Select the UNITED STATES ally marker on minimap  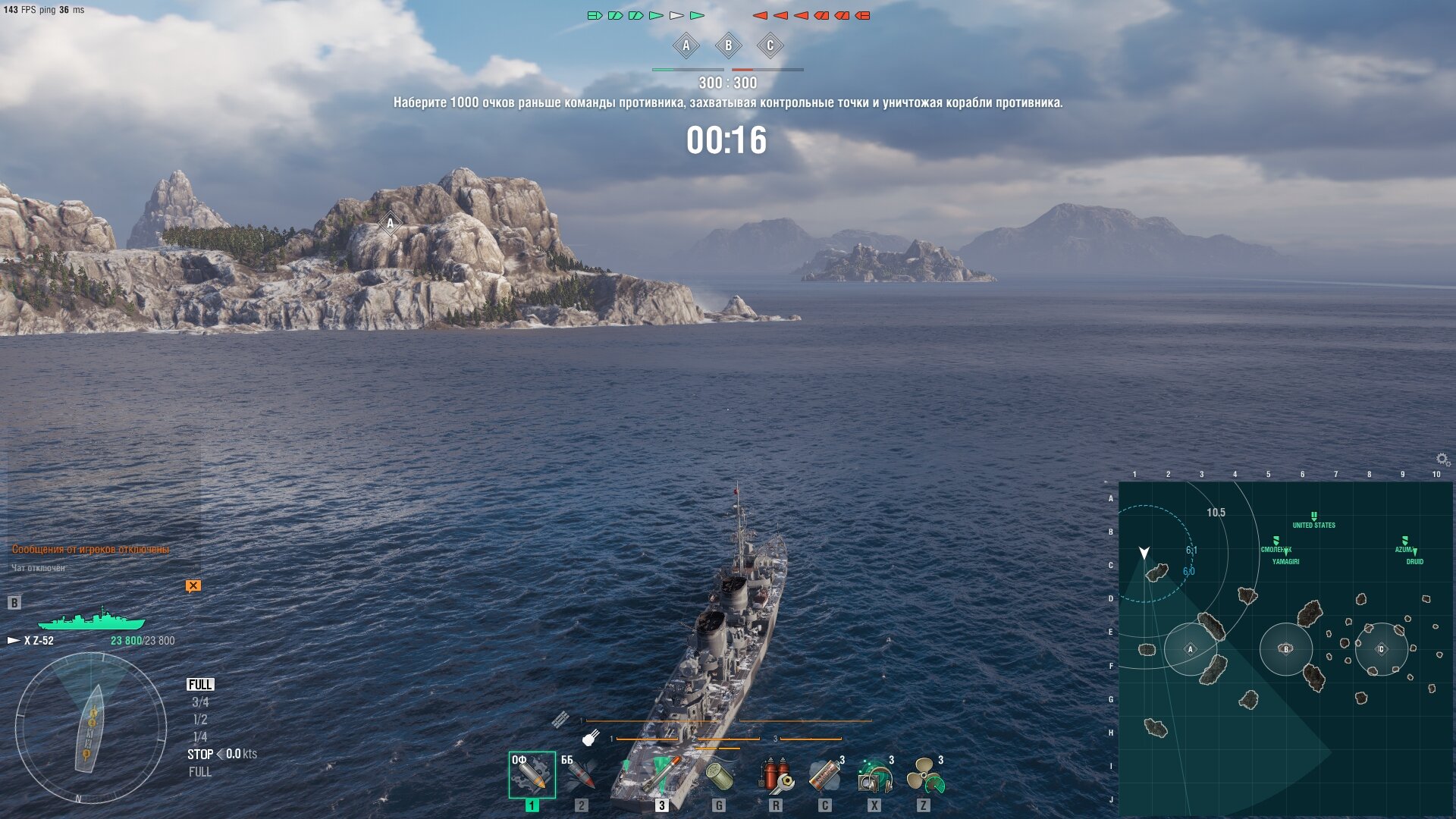point(1314,516)
